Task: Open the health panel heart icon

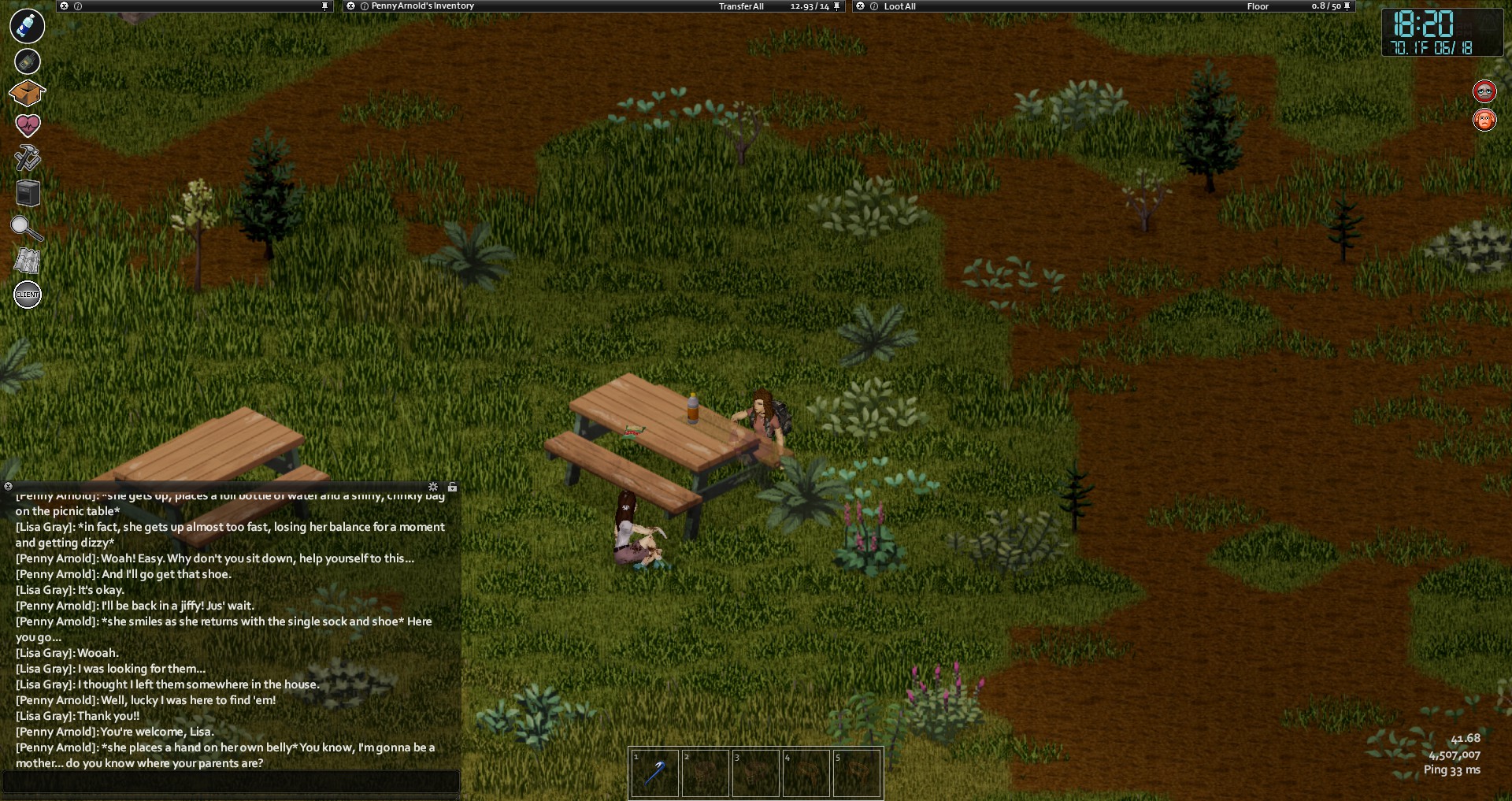Action: pos(28,124)
